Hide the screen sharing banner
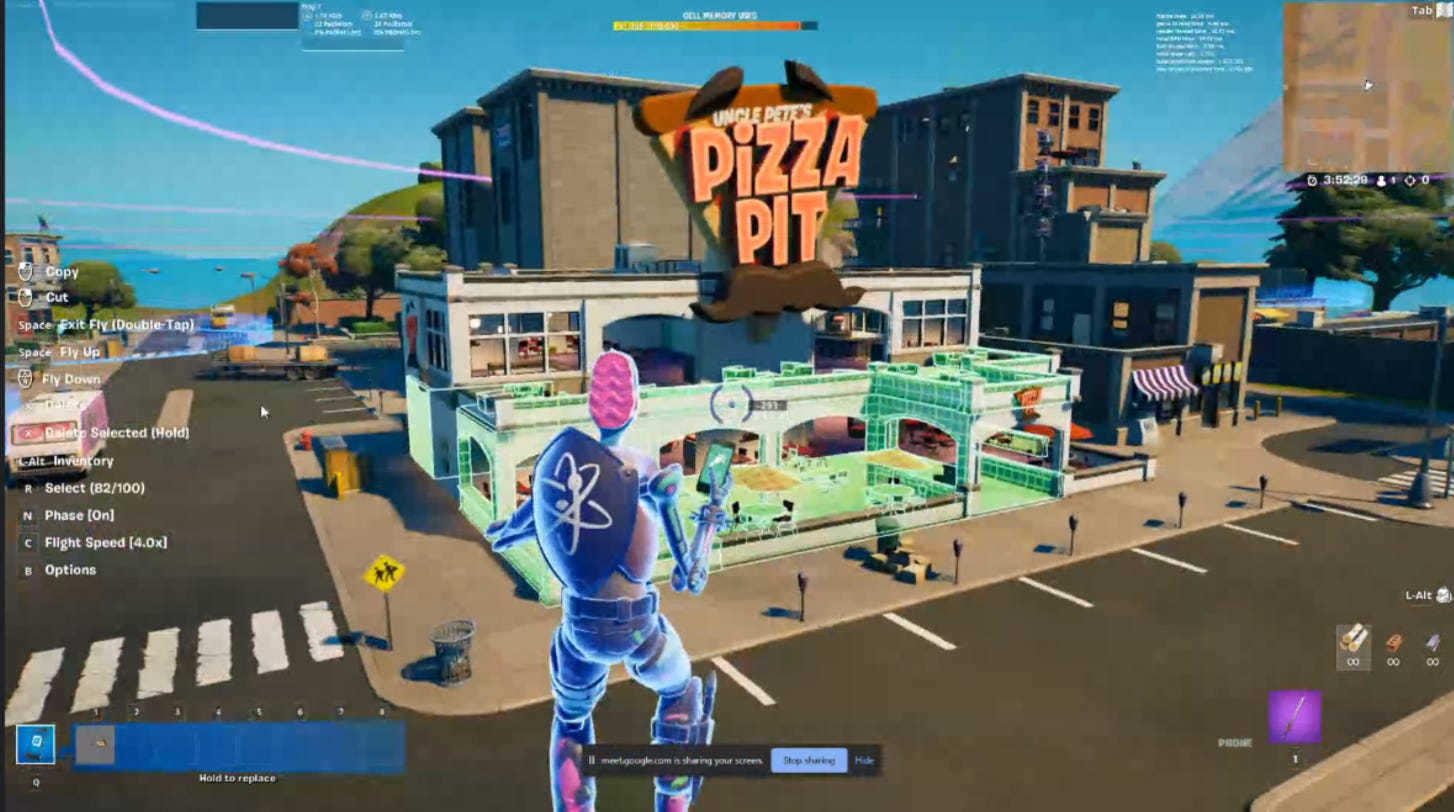1454x812 pixels. coord(864,760)
